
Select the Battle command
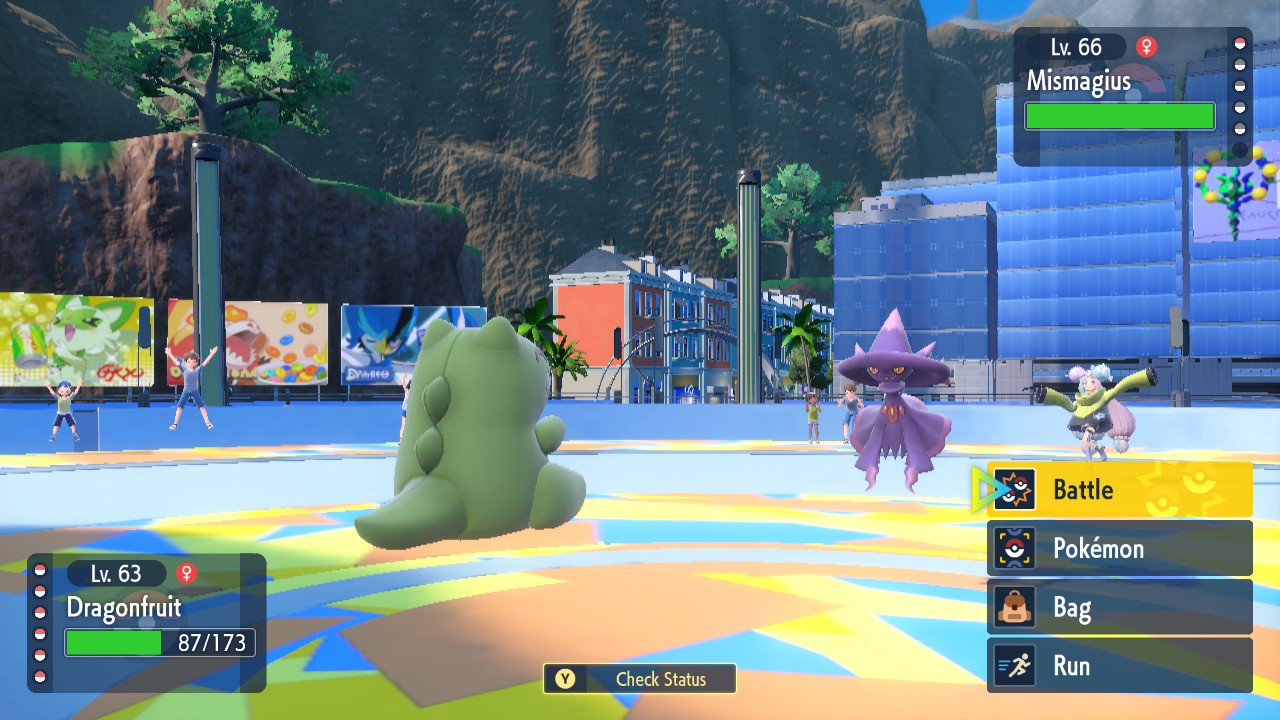click(x=1119, y=490)
